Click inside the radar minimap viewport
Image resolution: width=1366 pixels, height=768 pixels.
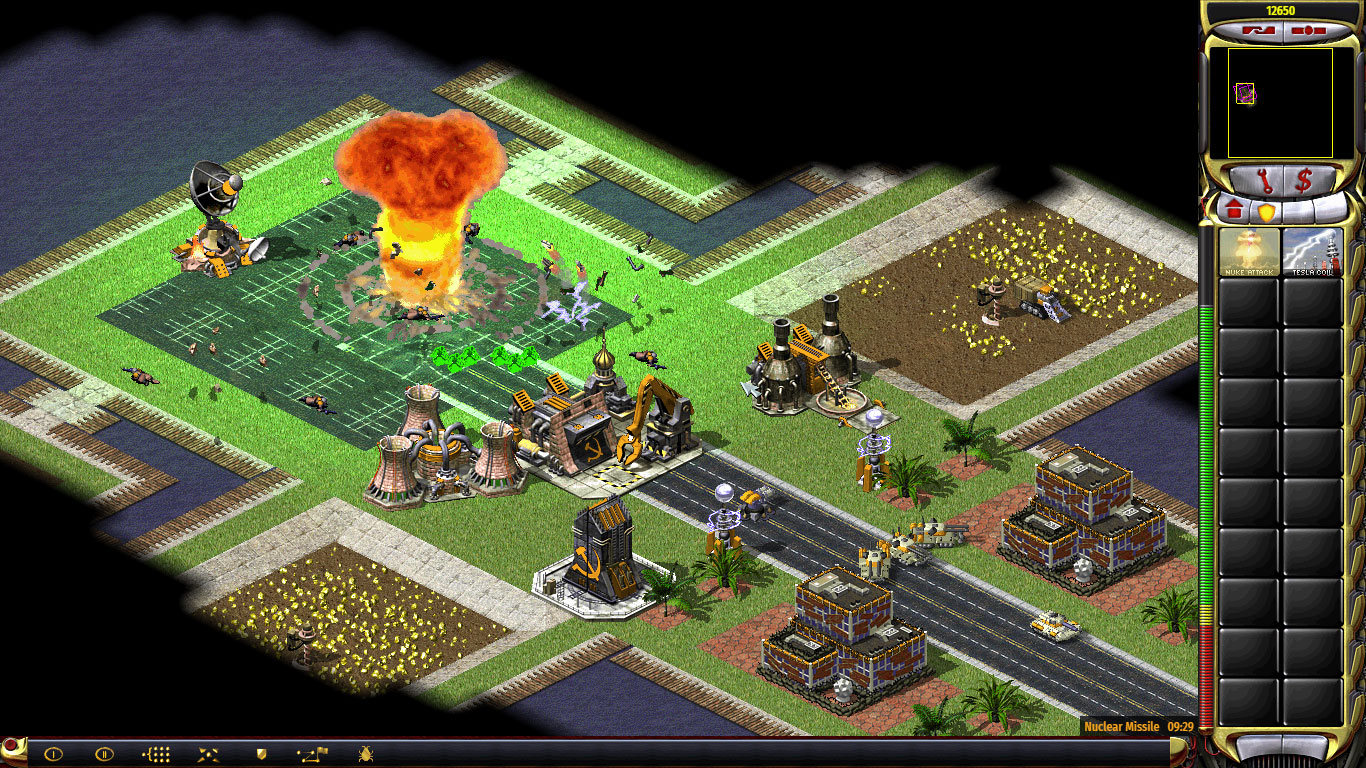click(1280, 102)
